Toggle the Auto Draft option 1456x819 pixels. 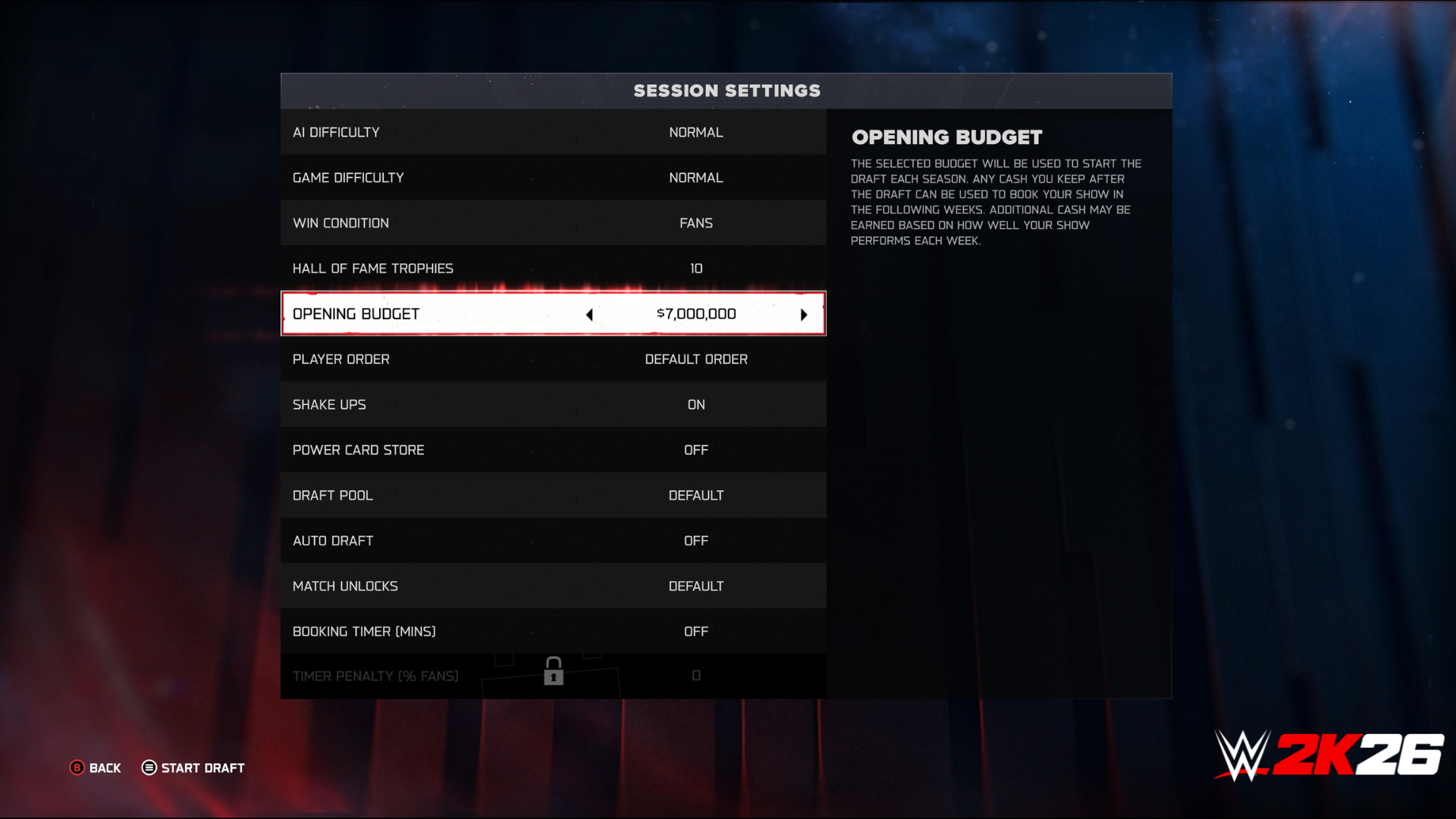pos(553,541)
